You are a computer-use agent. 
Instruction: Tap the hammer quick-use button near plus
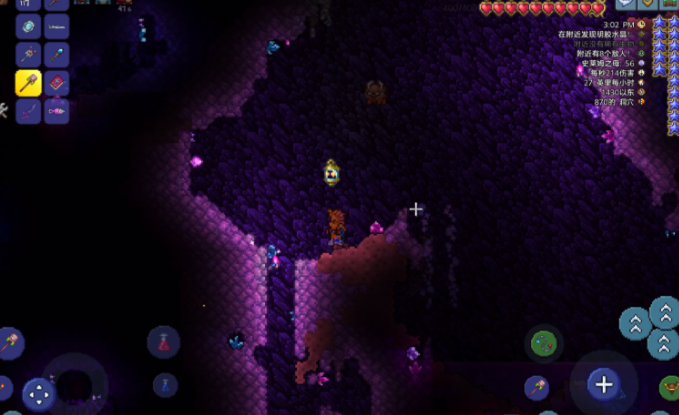pos(537,387)
